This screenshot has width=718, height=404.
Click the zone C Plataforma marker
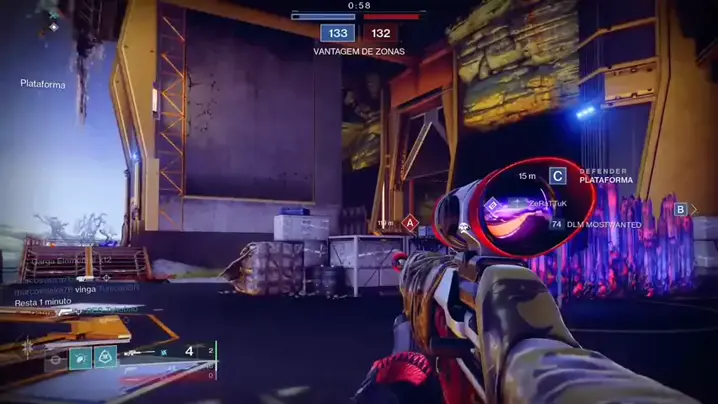(x=558, y=176)
